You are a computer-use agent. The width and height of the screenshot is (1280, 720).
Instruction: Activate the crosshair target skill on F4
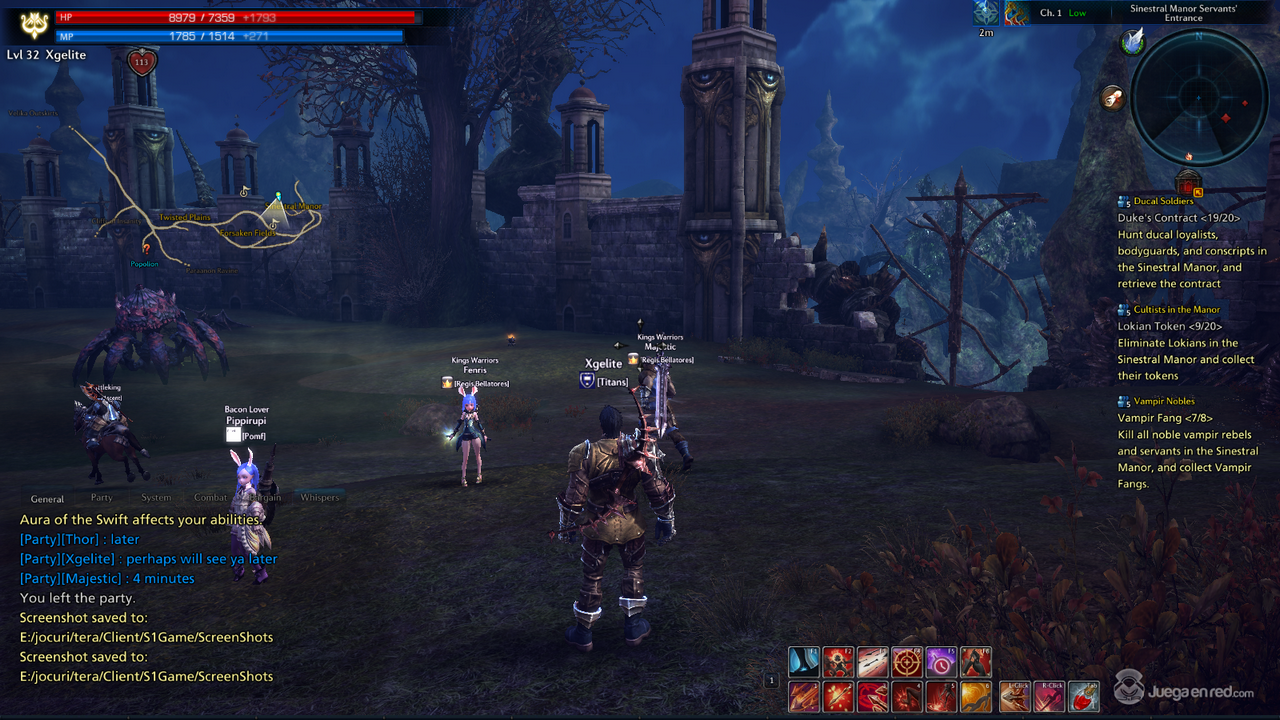[x=907, y=662]
